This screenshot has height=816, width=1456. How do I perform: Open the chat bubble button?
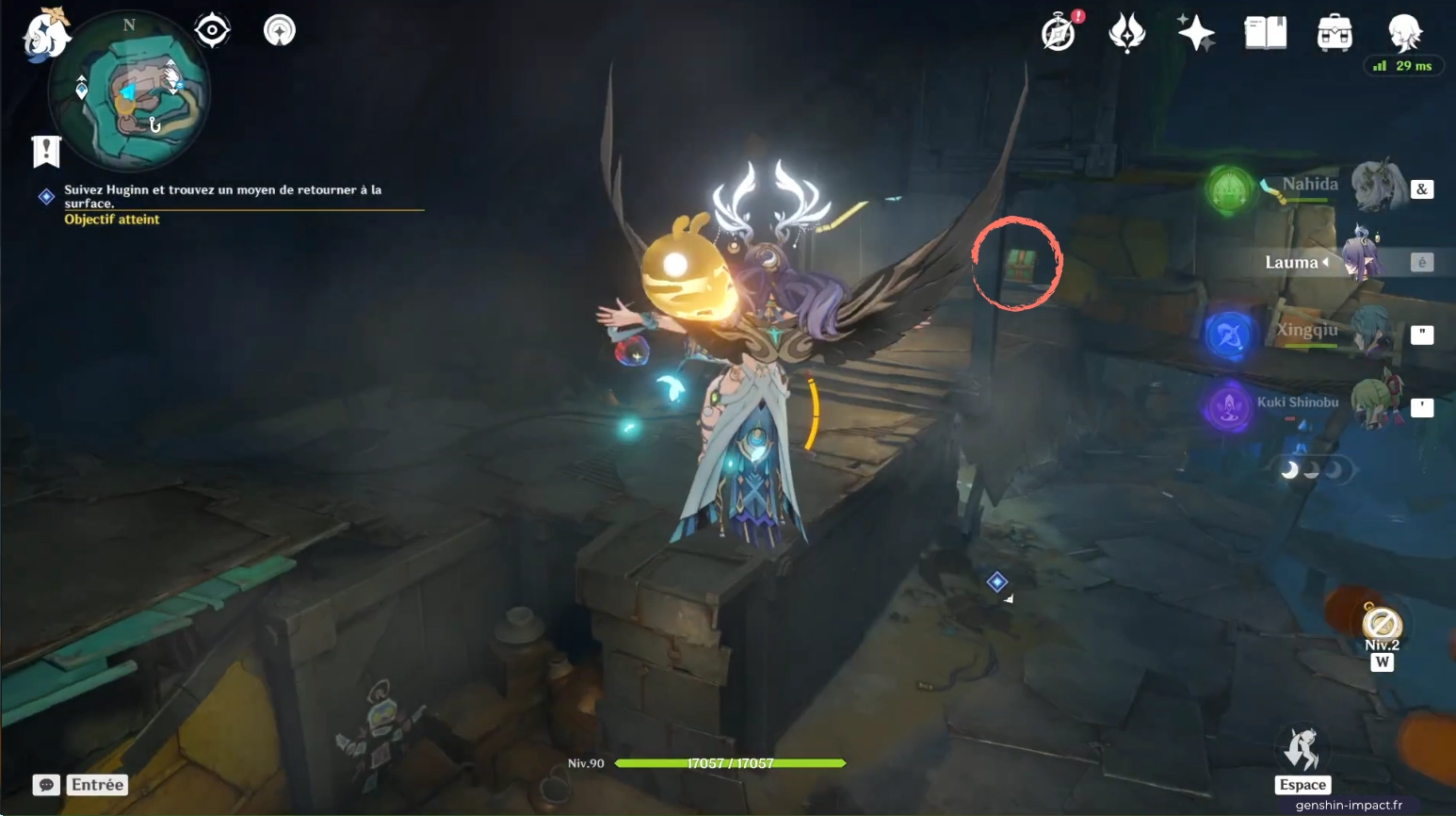tap(46, 785)
